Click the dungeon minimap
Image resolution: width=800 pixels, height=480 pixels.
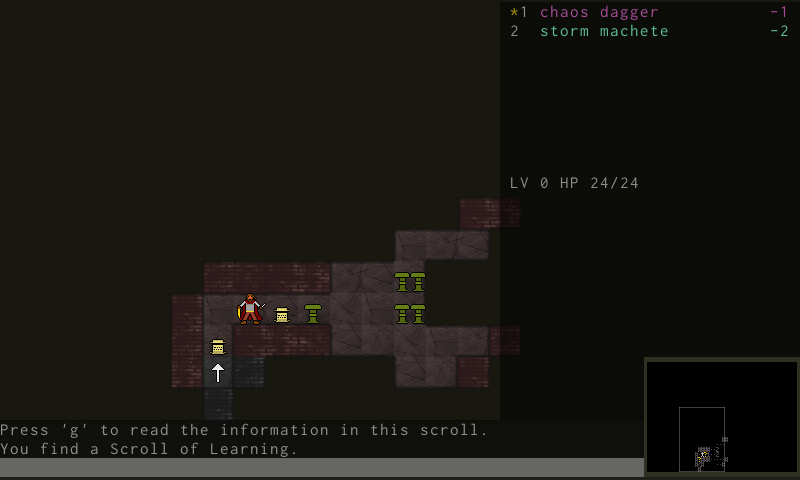(x=721, y=417)
